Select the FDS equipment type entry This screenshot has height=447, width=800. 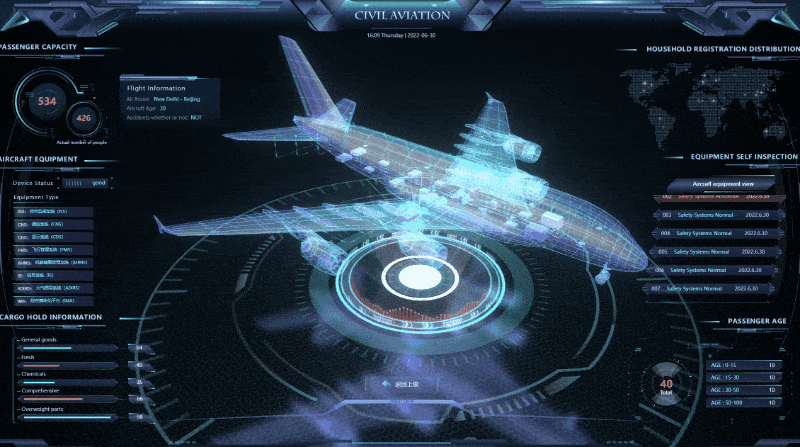tap(54, 212)
